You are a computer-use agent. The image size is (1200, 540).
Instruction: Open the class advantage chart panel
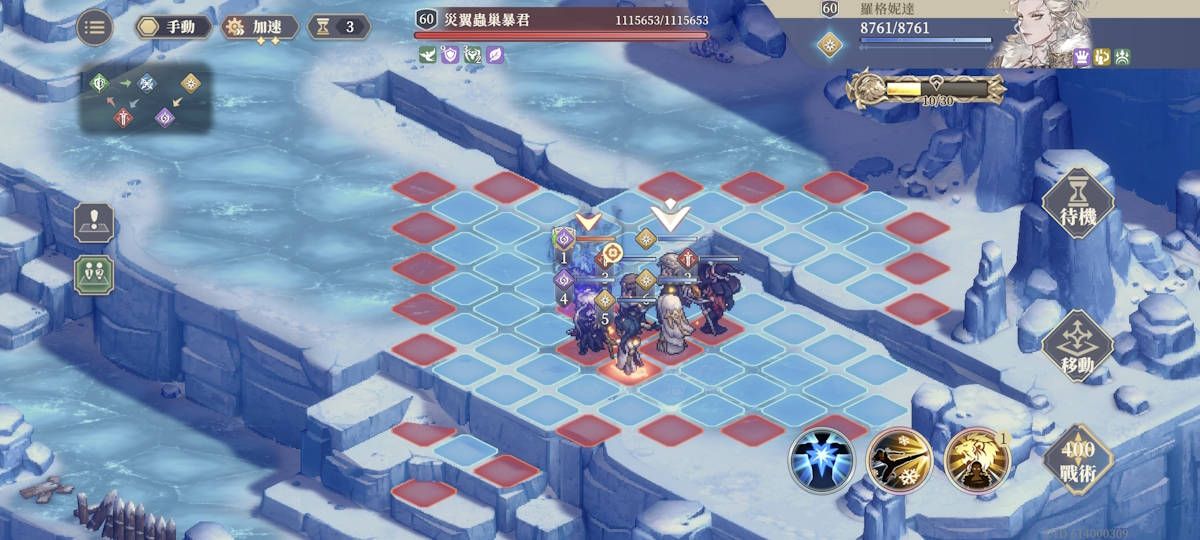coord(146,99)
